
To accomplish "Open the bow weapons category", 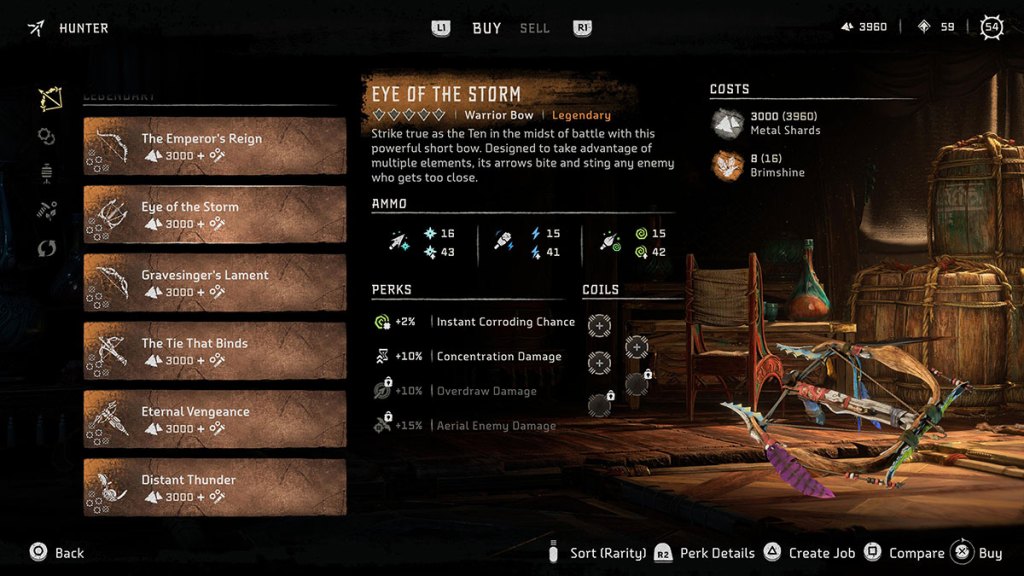I will pos(48,100).
